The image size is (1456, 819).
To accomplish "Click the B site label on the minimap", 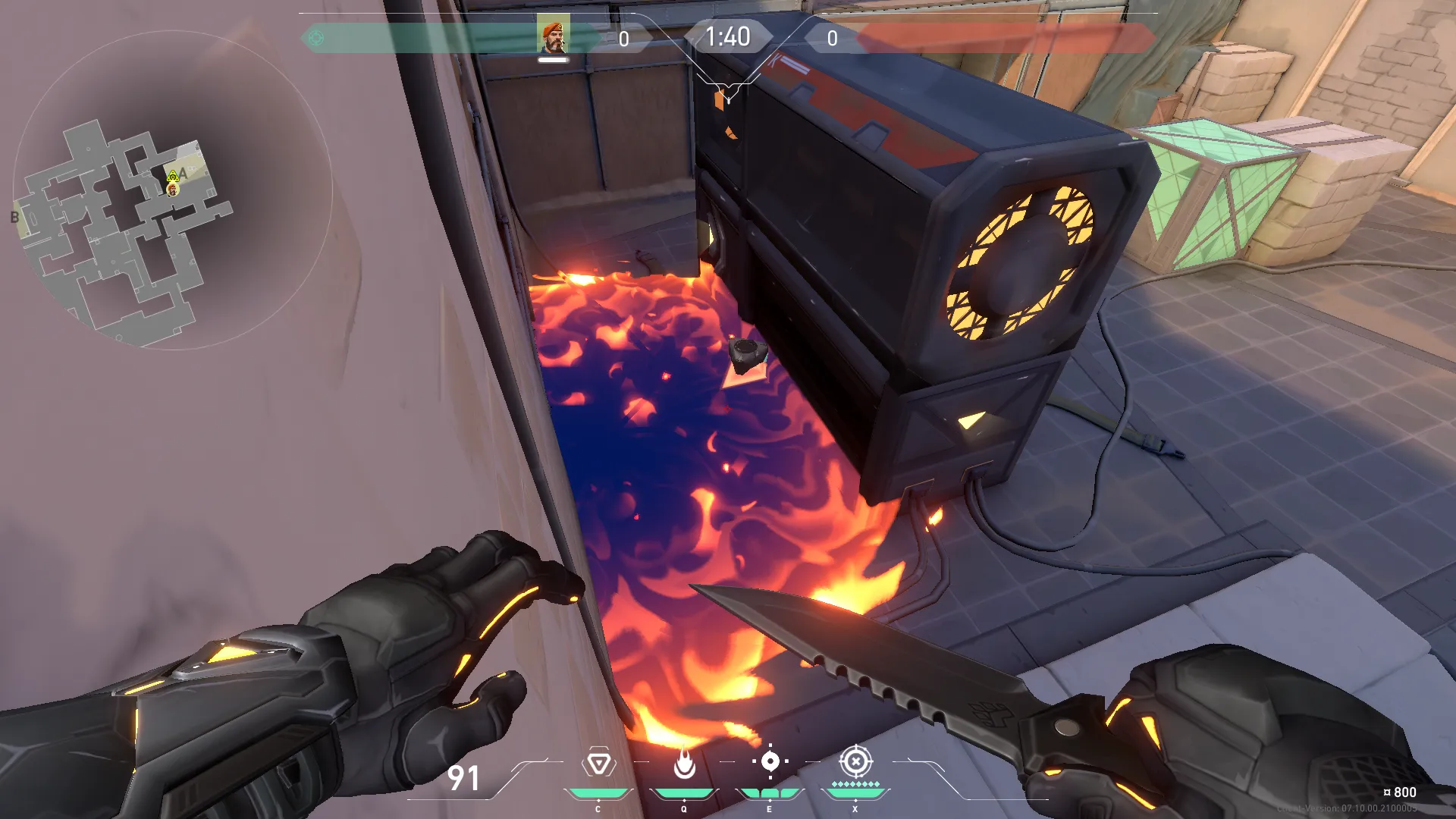I will click(14, 218).
